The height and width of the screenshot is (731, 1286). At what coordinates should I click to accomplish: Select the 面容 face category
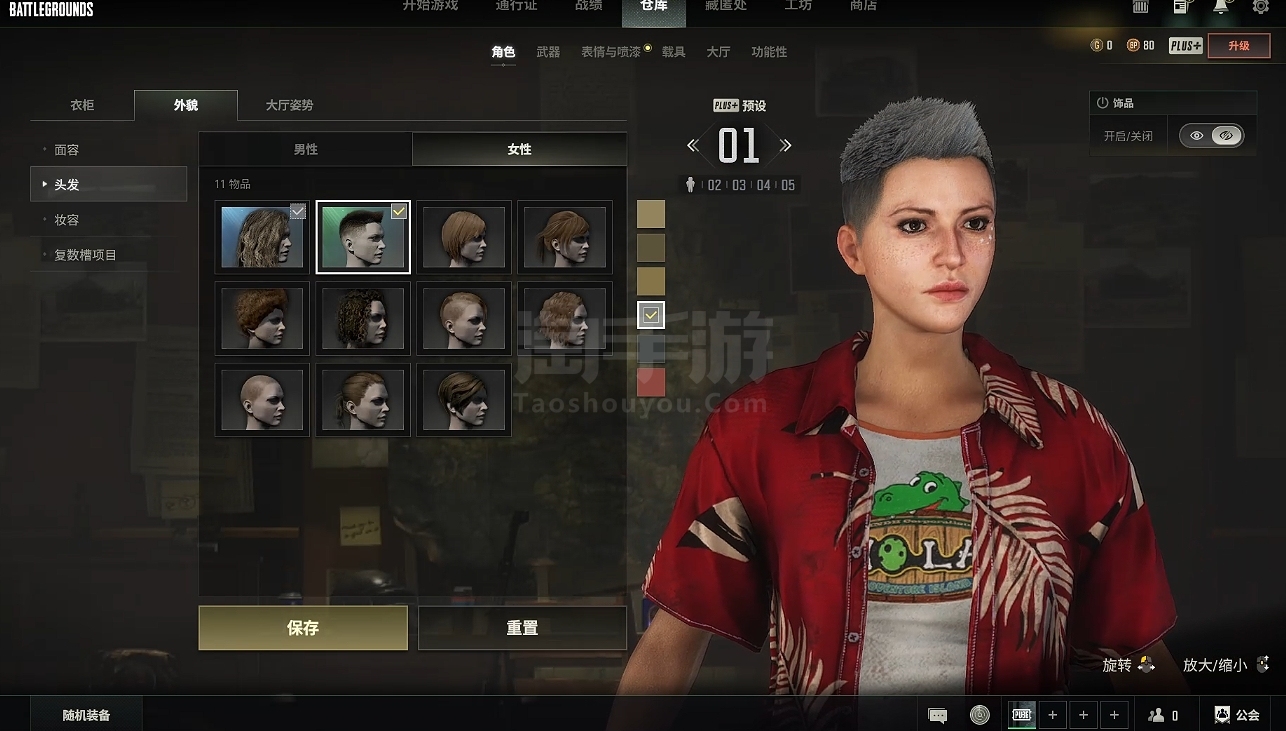pyautogui.click(x=67, y=150)
